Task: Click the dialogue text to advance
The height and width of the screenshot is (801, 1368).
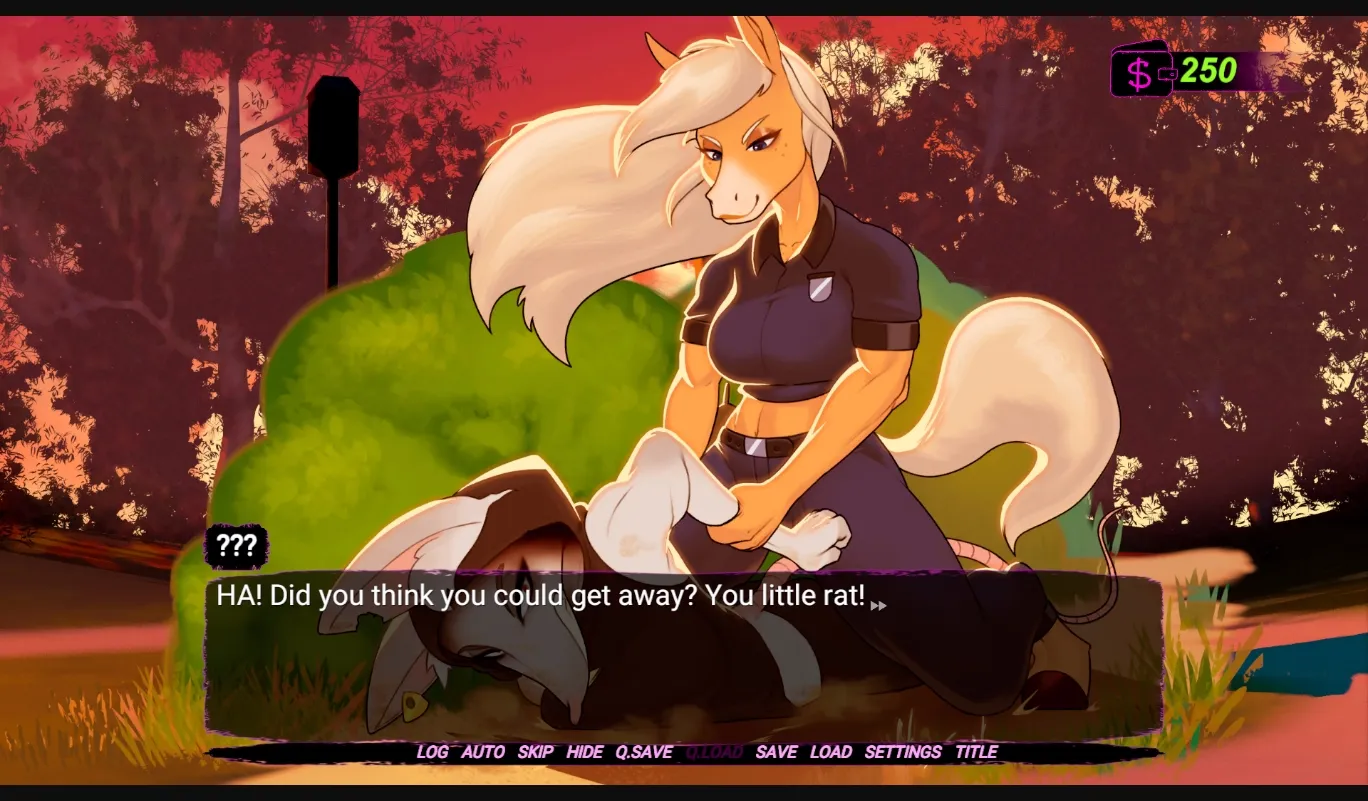Action: [x=540, y=594]
